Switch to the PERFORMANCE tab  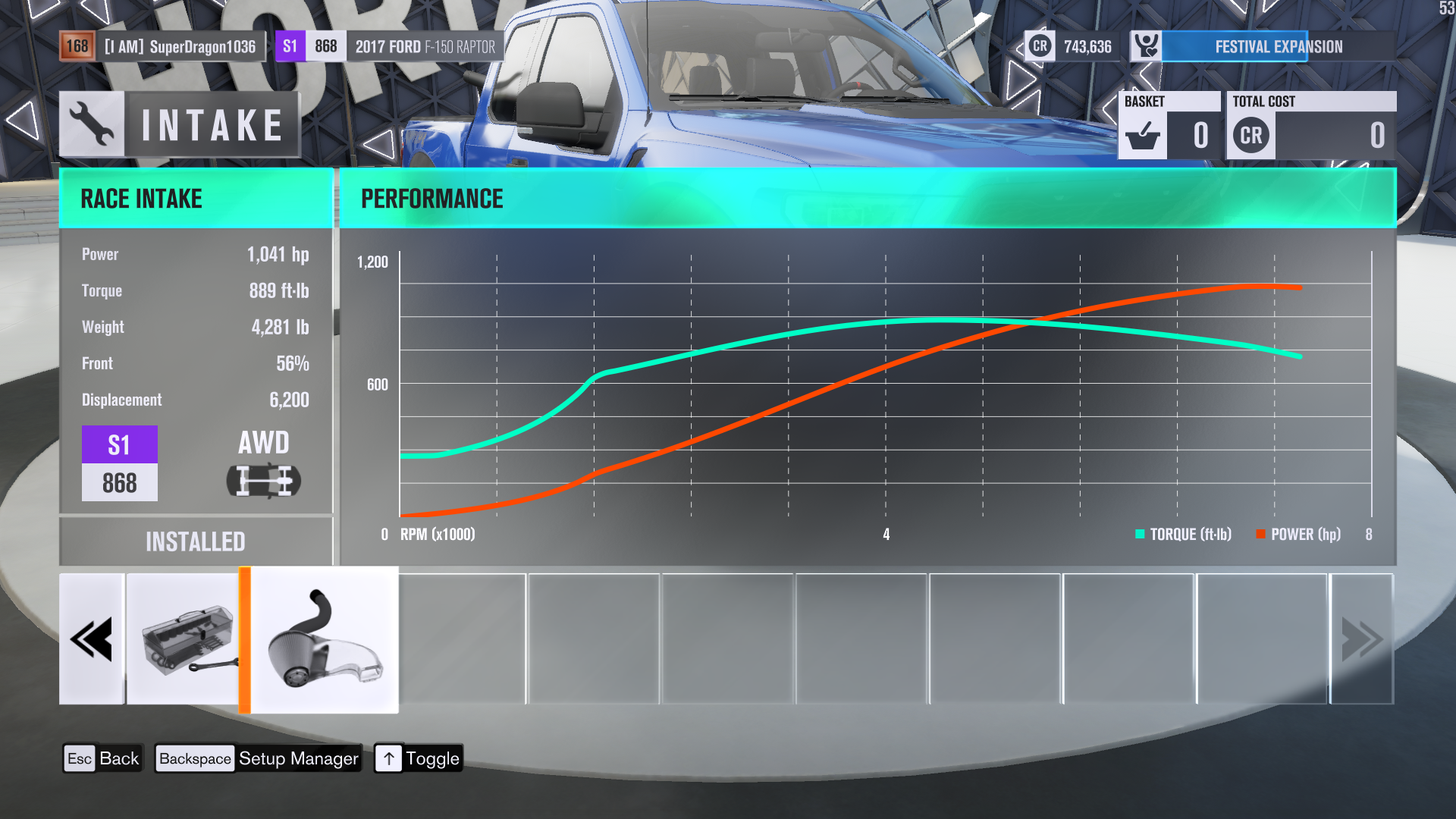click(431, 198)
